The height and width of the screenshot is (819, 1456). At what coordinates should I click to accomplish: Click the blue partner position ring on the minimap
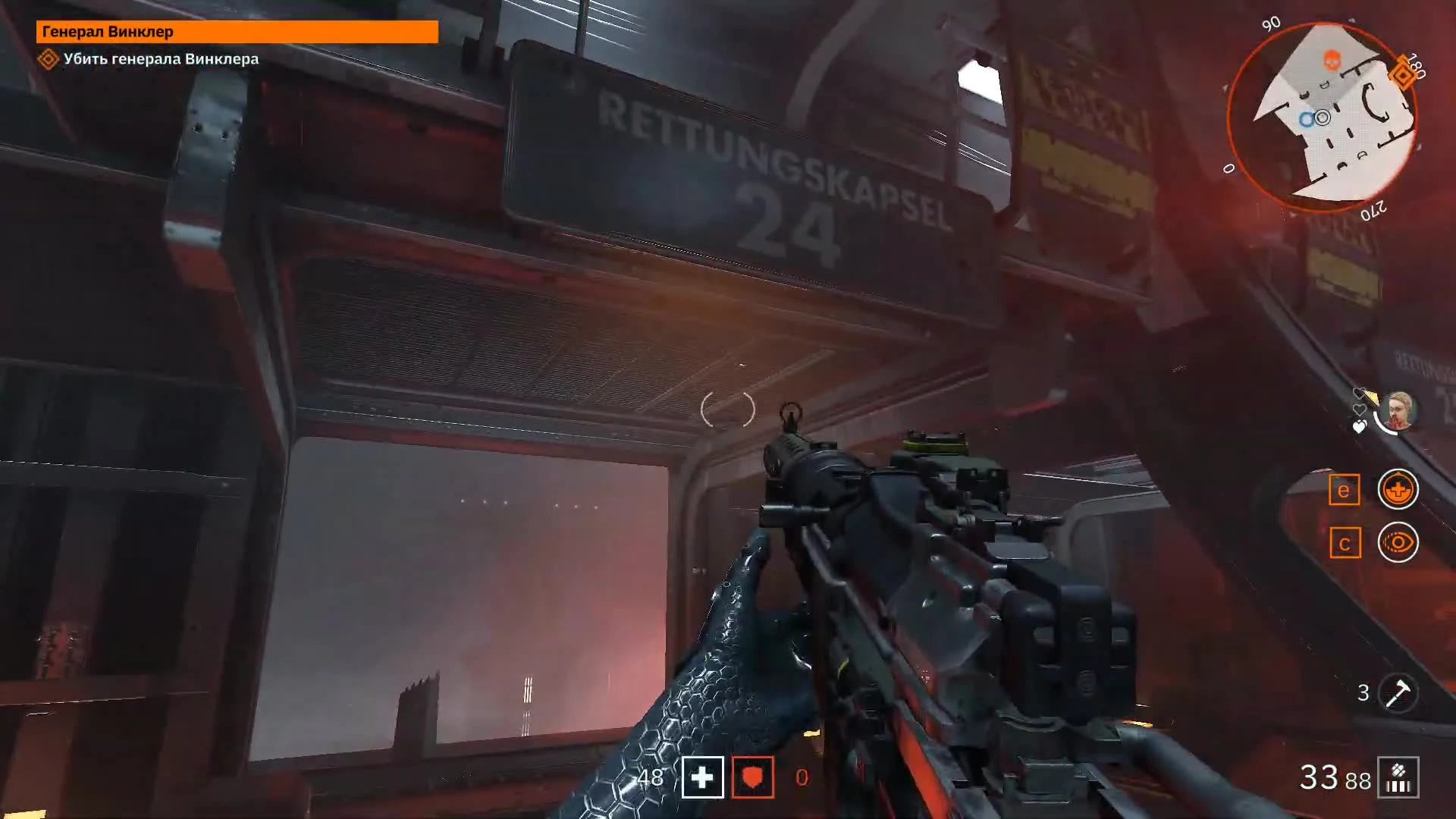[1306, 119]
